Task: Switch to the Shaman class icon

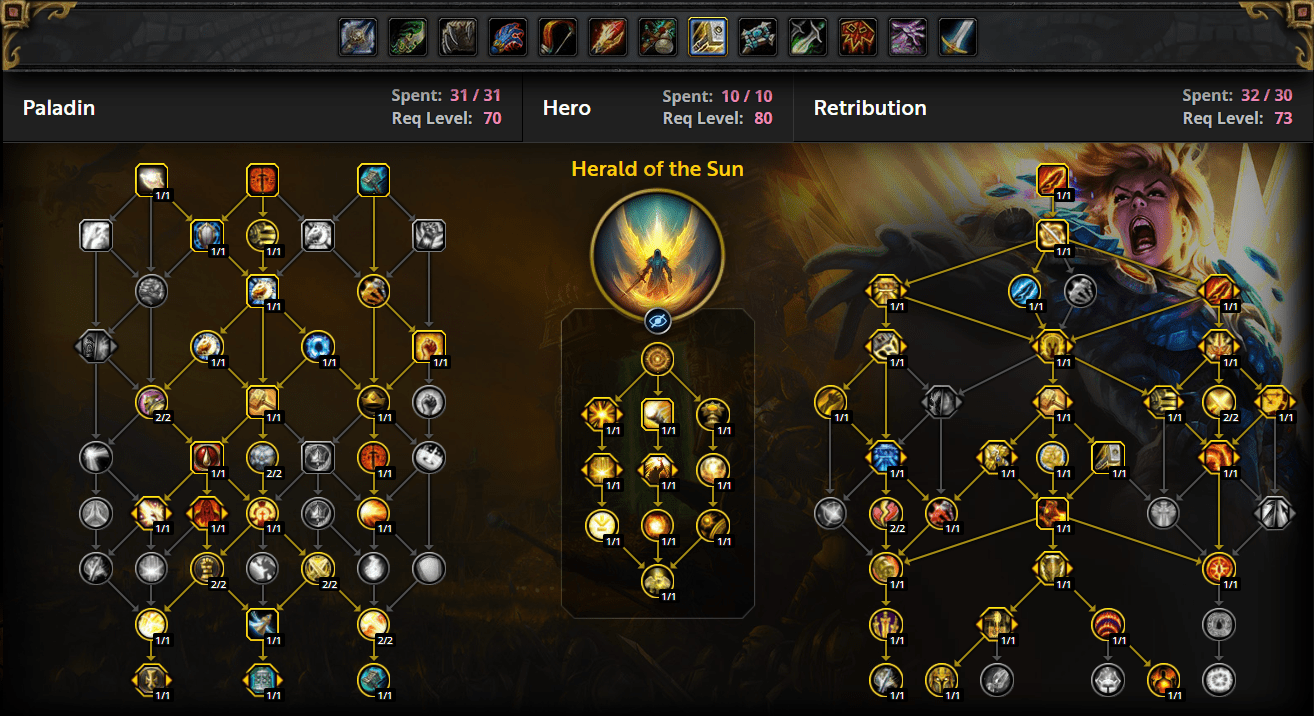Action: pos(857,38)
